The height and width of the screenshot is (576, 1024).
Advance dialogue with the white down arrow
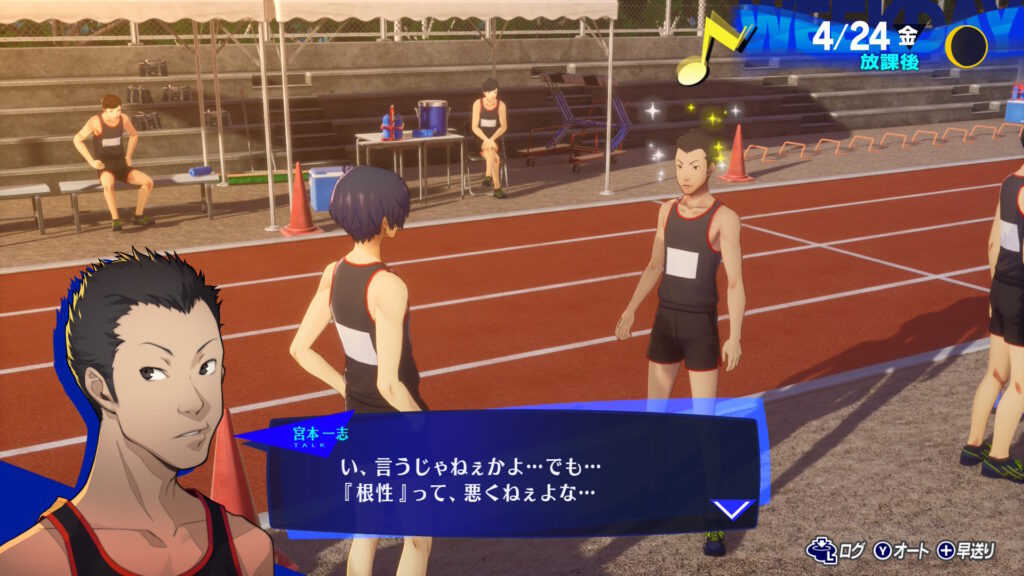click(x=732, y=509)
